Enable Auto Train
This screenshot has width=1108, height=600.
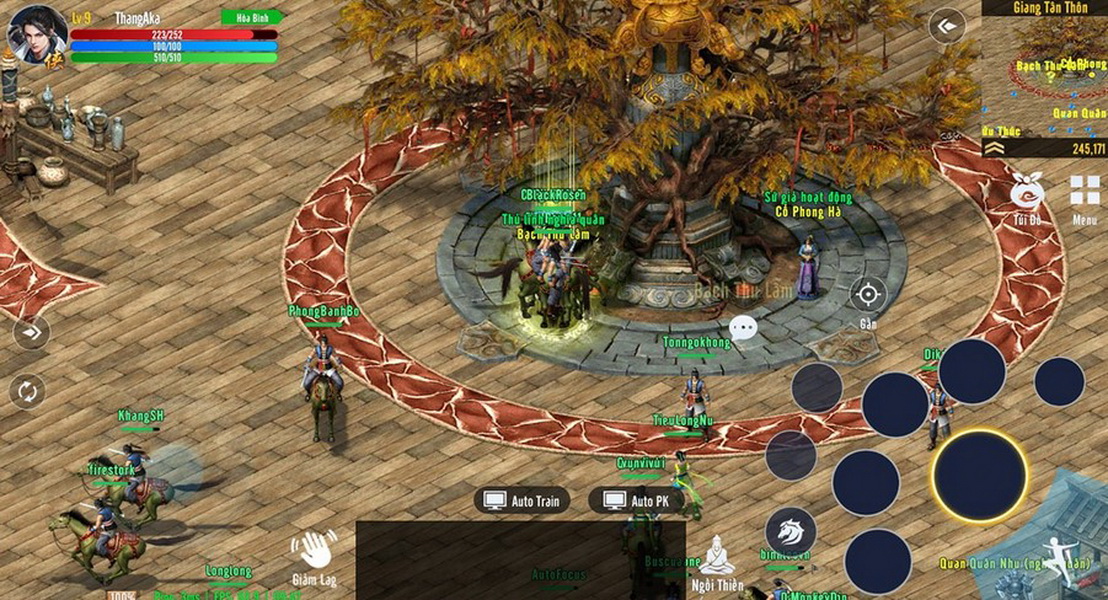522,500
